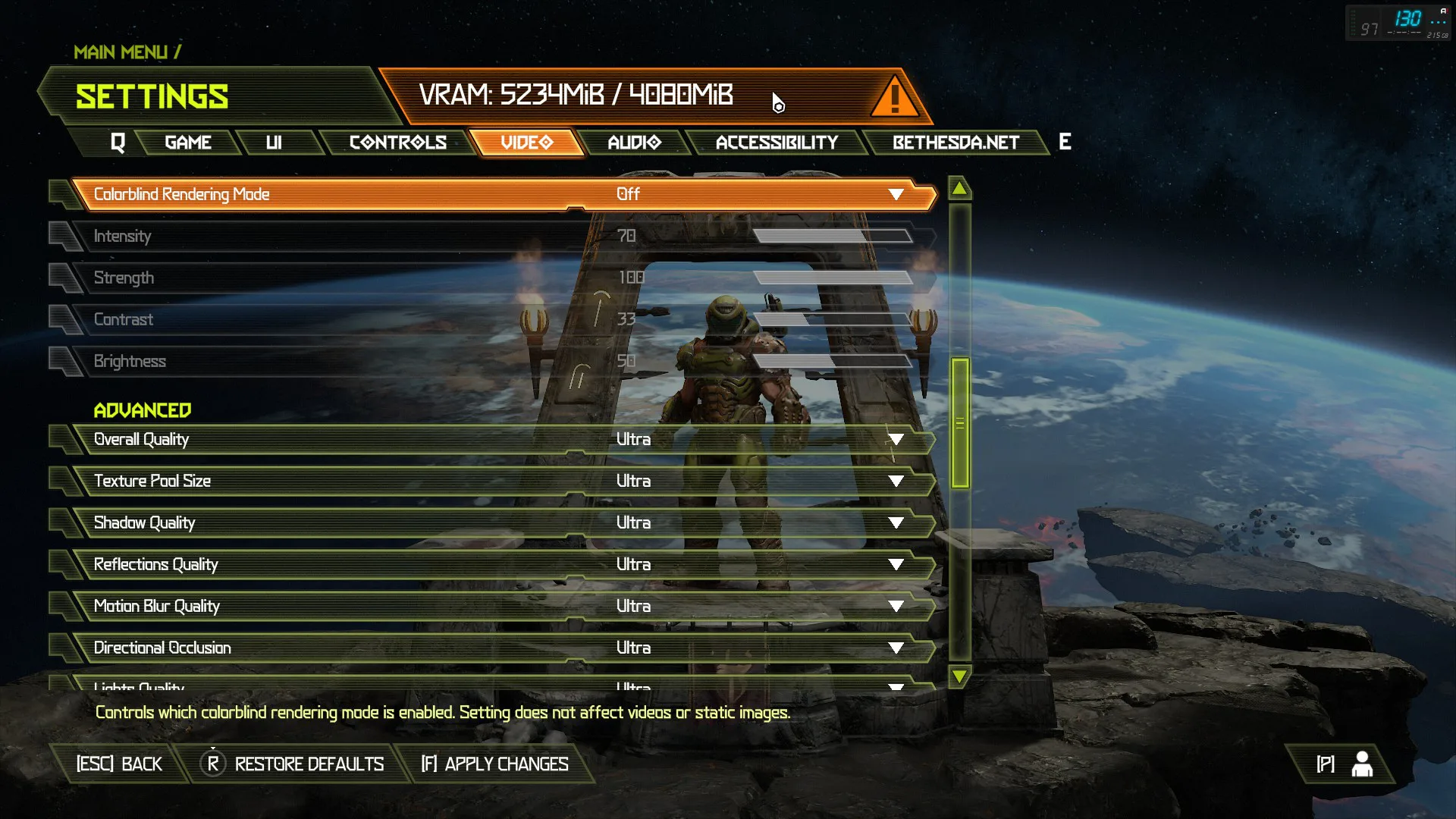Choose a Reflections Quality option
The width and height of the screenshot is (1456, 819).
coord(896,565)
